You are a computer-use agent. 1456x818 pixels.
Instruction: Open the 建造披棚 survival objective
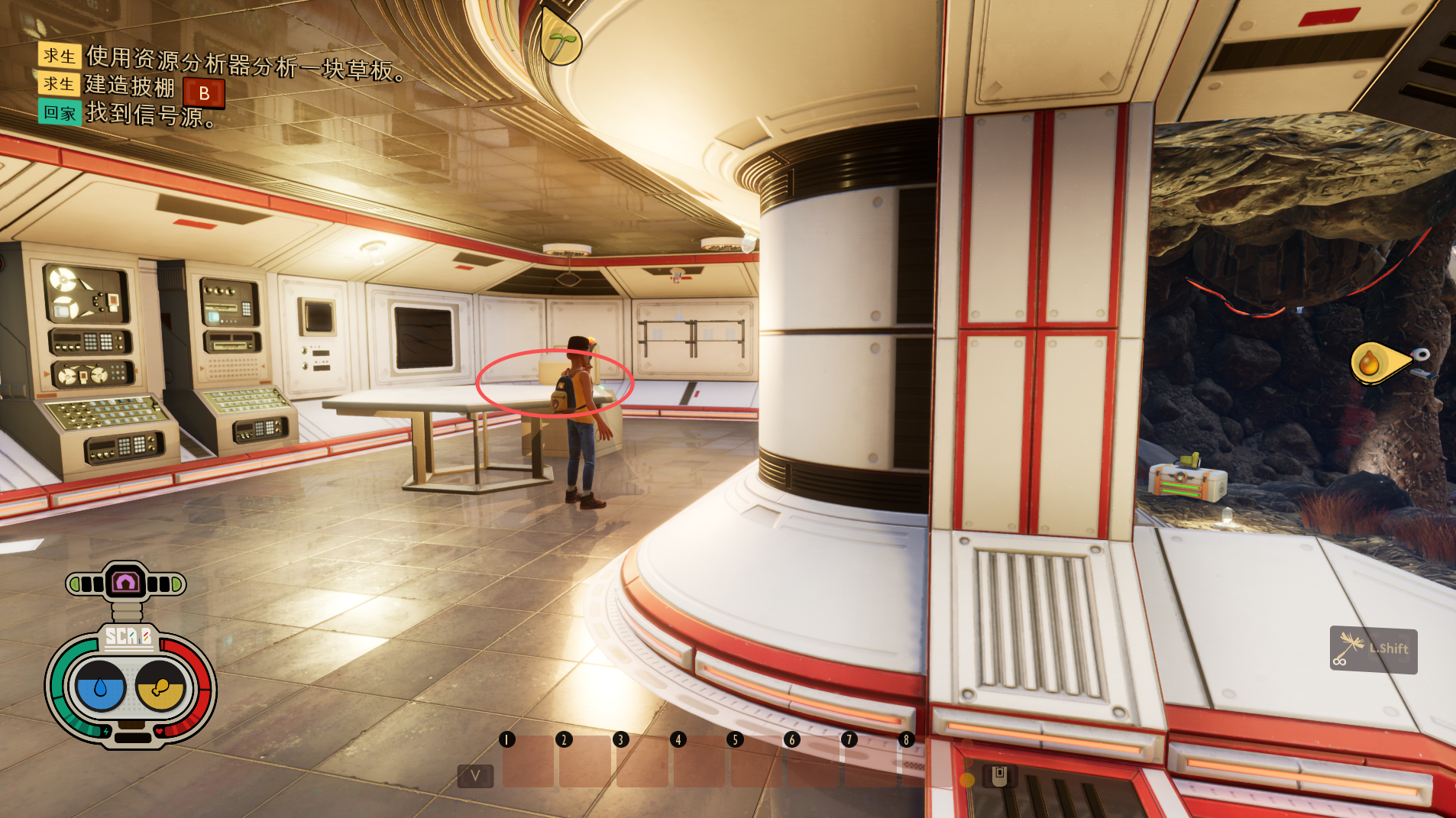pyautogui.click(x=130, y=86)
